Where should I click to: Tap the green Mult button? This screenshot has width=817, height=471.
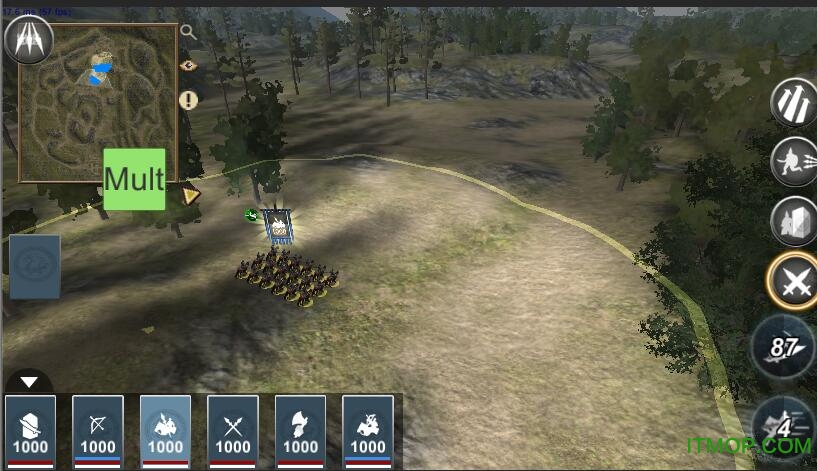click(x=134, y=179)
